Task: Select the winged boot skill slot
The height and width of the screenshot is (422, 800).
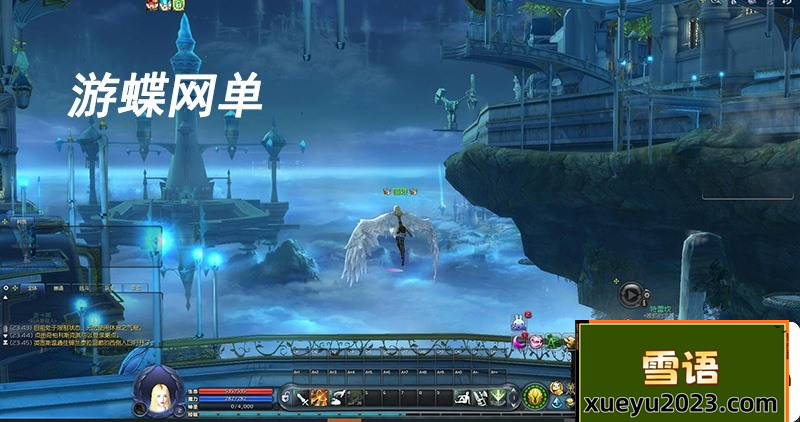Action: tap(339, 397)
